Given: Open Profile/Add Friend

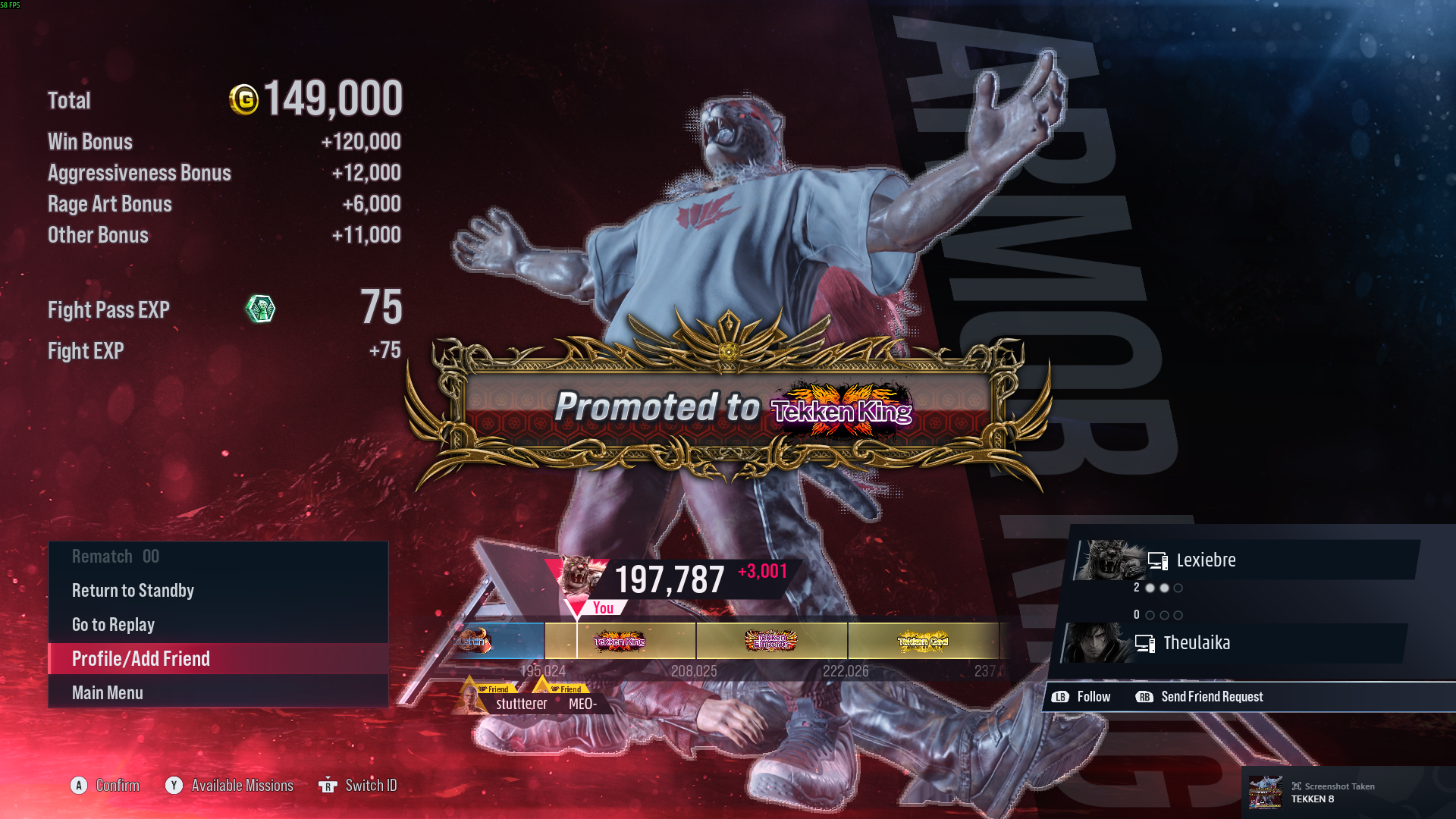Looking at the screenshot, I should point(141,658).
